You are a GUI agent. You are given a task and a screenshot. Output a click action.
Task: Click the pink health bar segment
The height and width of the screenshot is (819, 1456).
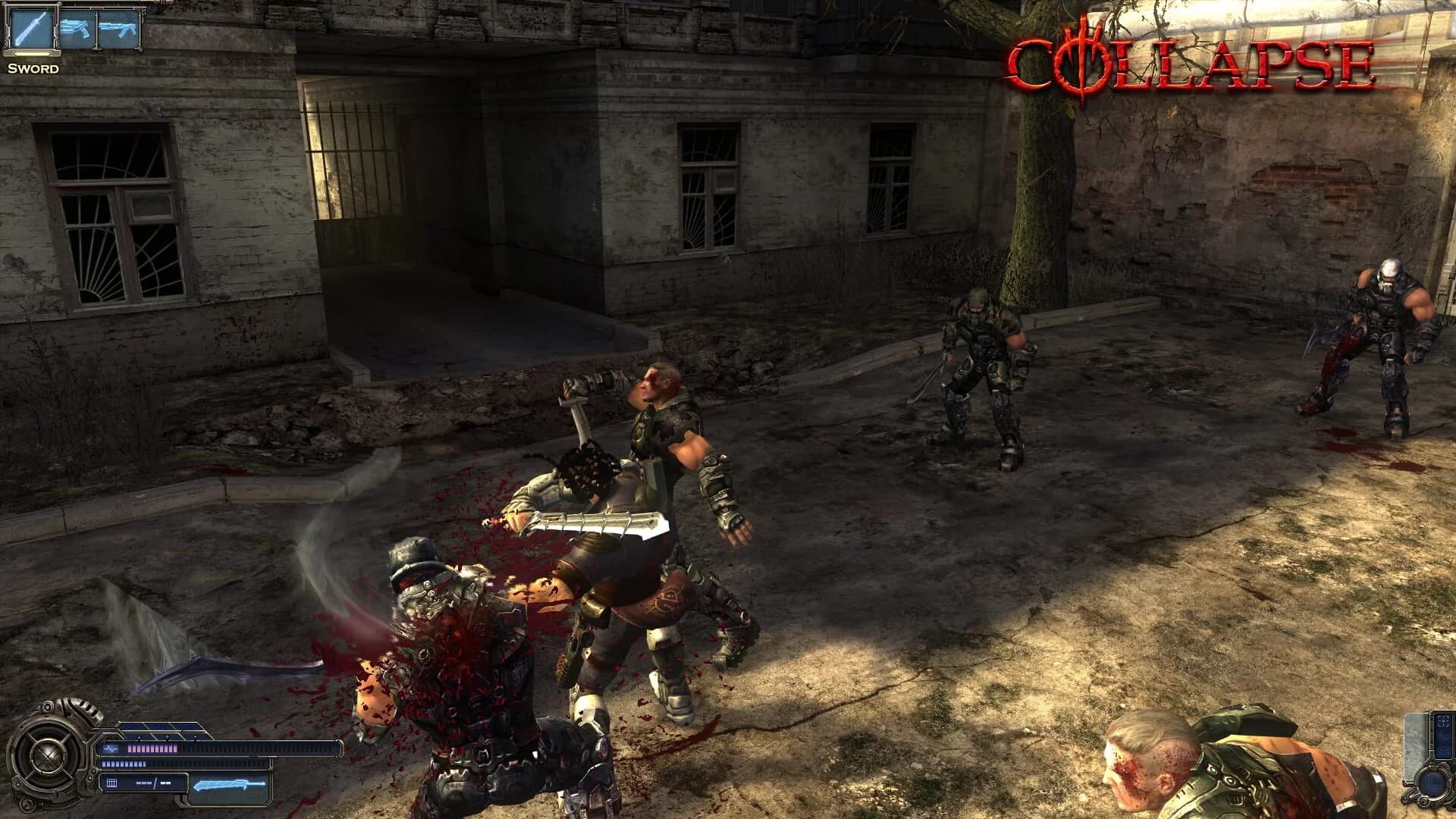click(154, 748)
